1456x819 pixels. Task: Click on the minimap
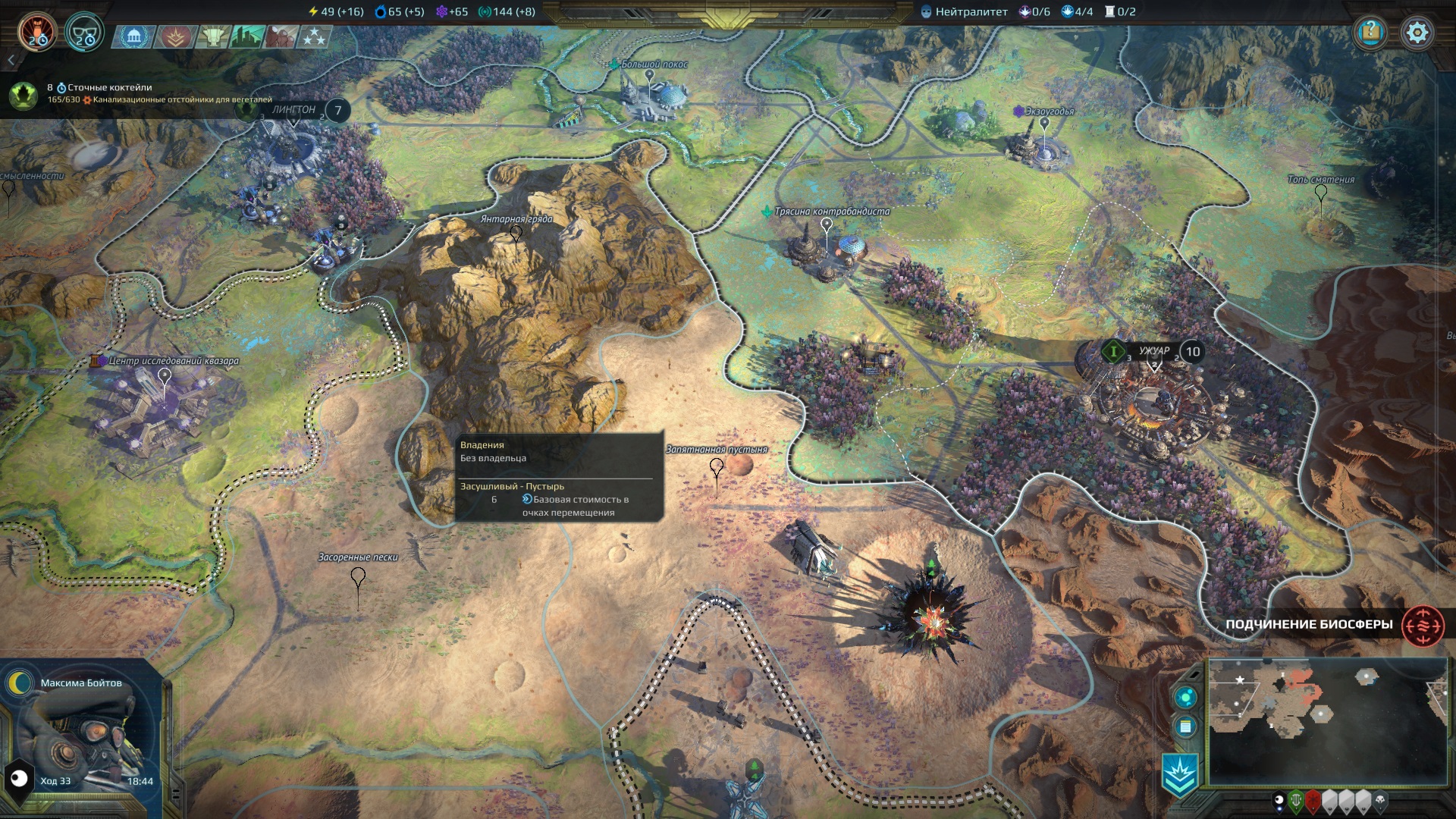tap(1327, 720)
